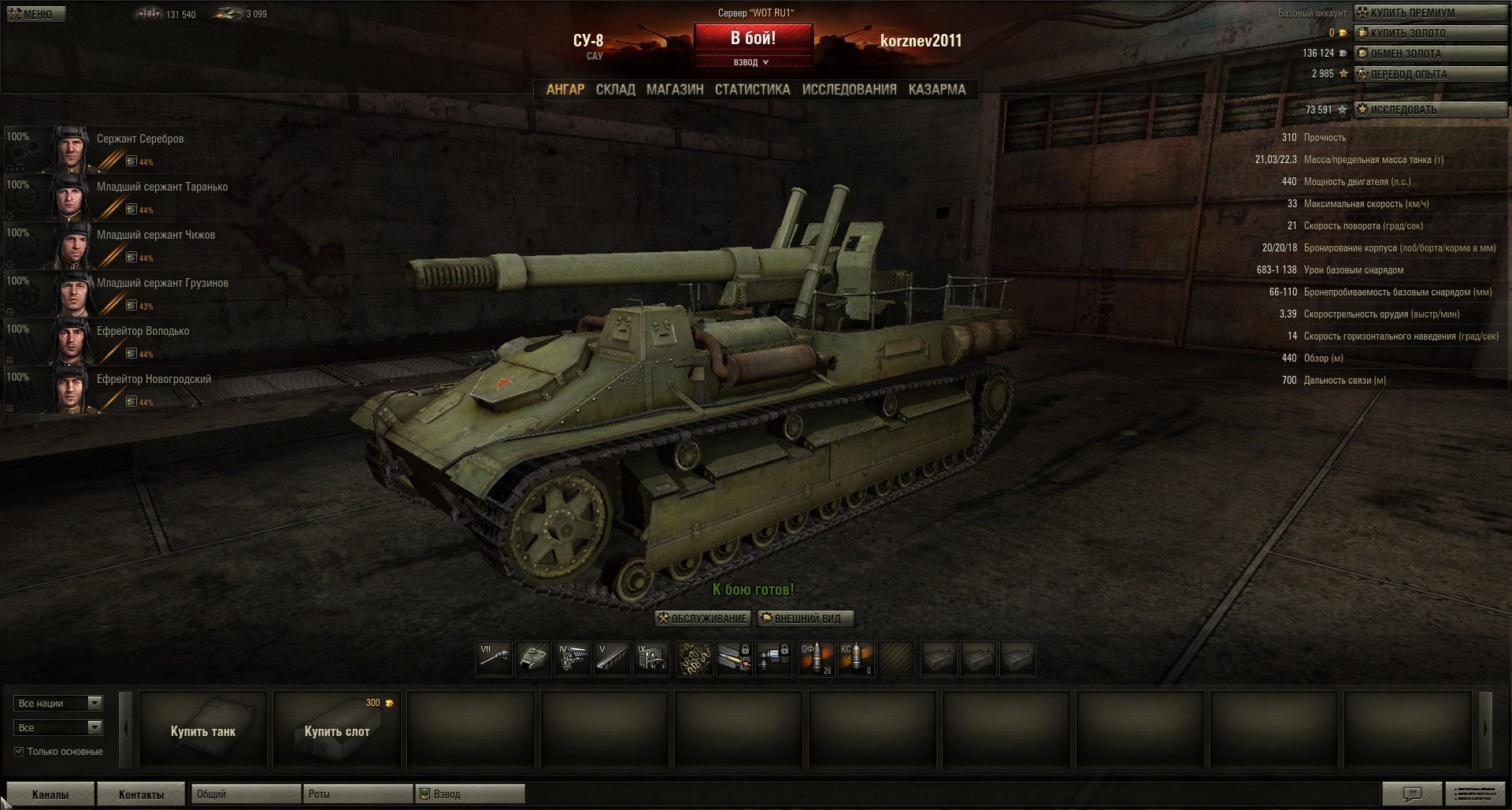This screenshot has width=1512, height=810.
Task: Buy a new tank via Купить танк
Action: click(203, 730)
